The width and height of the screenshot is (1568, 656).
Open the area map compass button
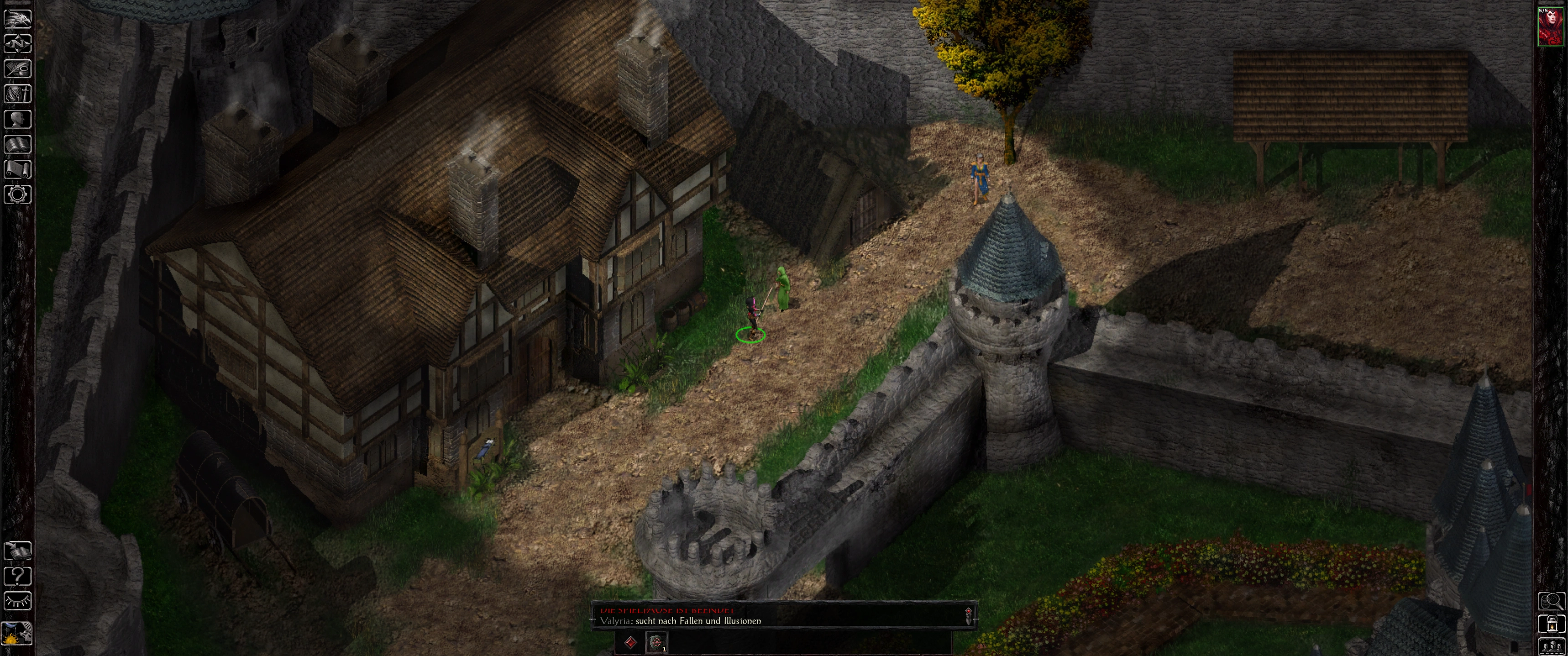18,44
